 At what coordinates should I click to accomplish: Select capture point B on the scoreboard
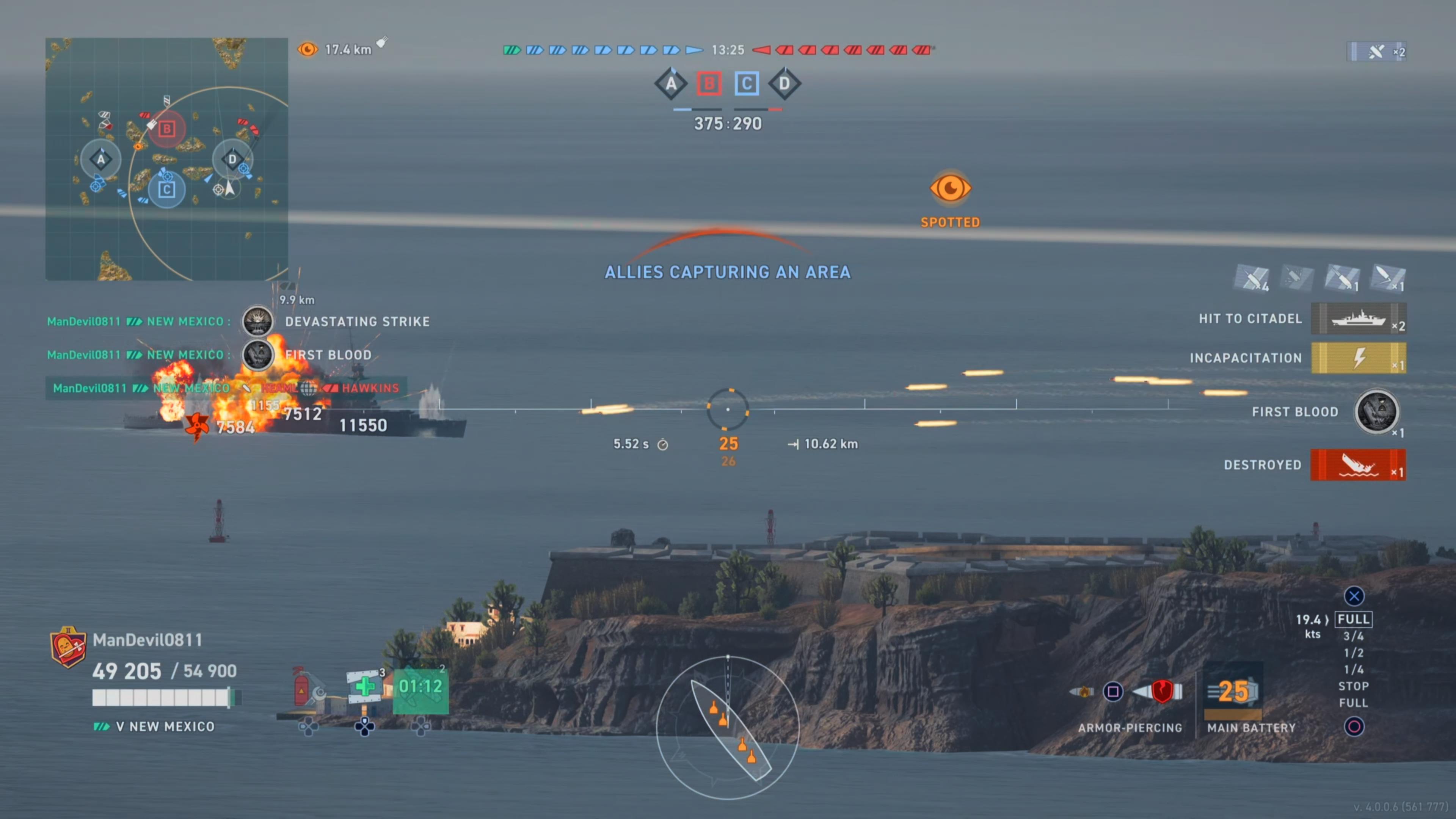tap(709, 84)
